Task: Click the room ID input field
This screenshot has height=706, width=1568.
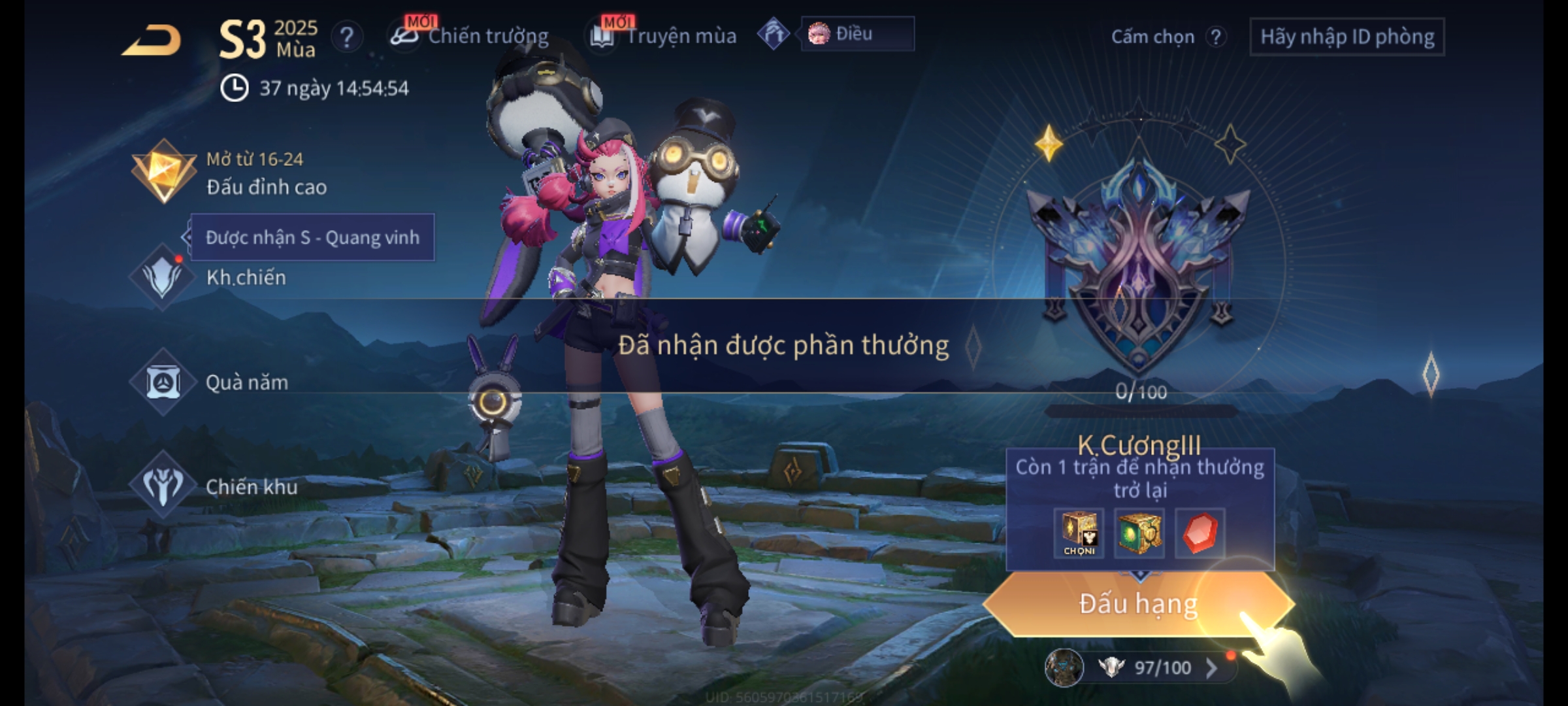Action: 1347,37
